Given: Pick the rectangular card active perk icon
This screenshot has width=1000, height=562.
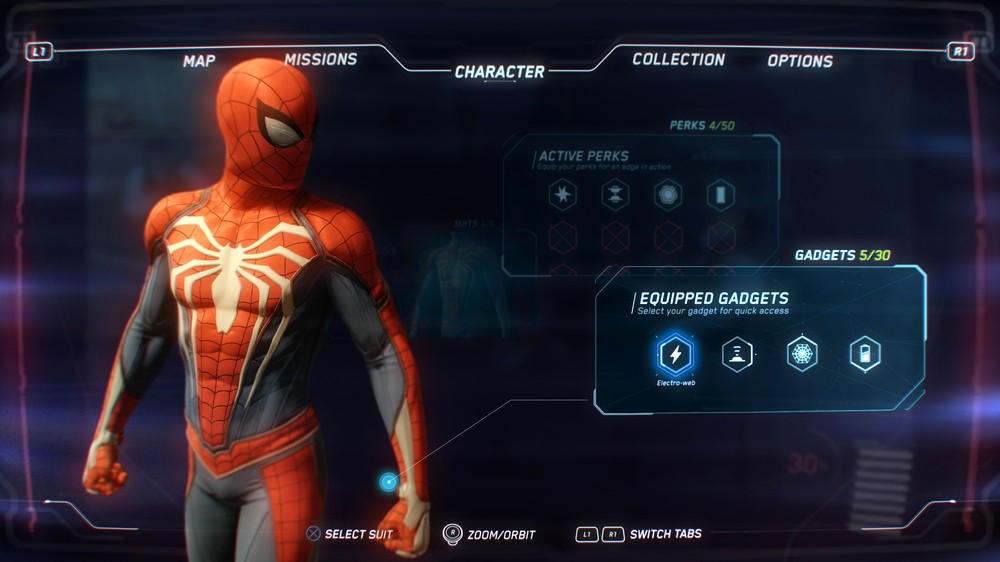Looking at the screenshot, I should pyautogui.click(x=721, y=195).
